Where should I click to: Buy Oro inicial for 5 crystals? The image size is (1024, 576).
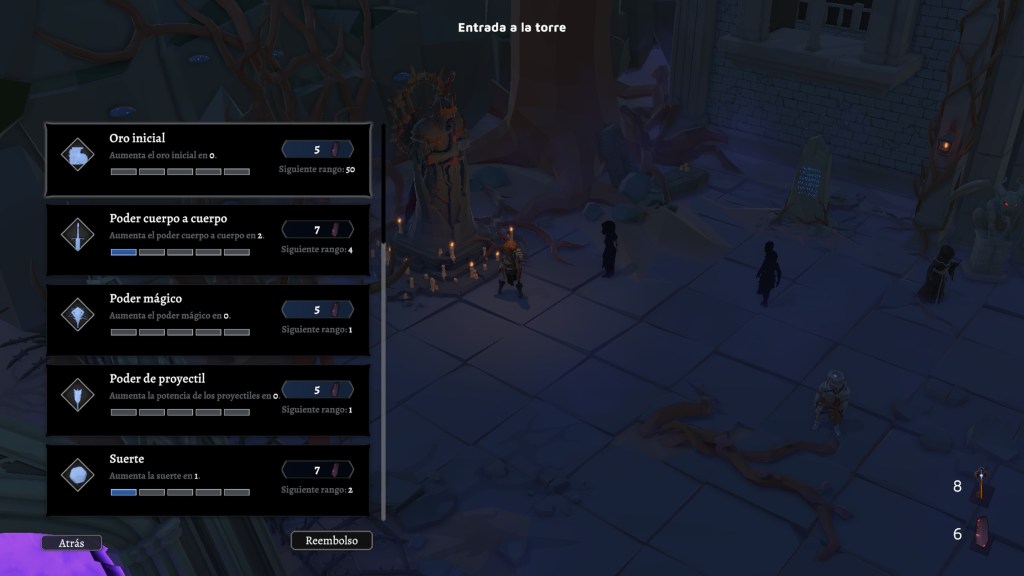point(318,149)
